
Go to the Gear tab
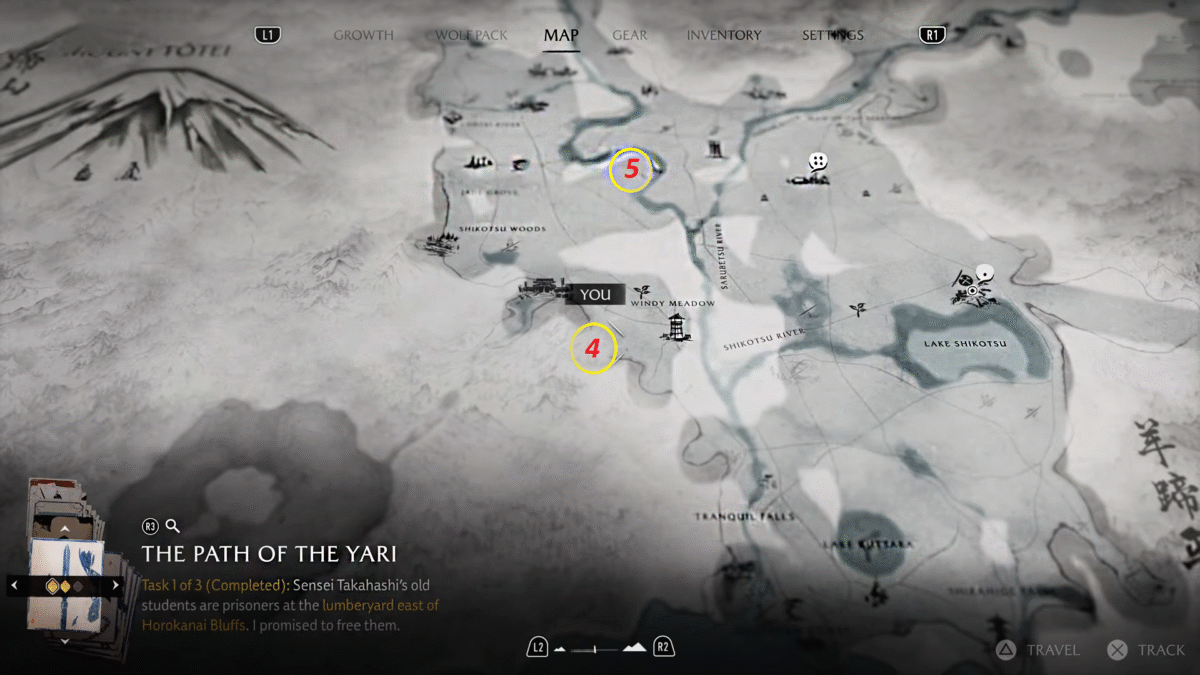pyautogui.click(x=629, y=35)
